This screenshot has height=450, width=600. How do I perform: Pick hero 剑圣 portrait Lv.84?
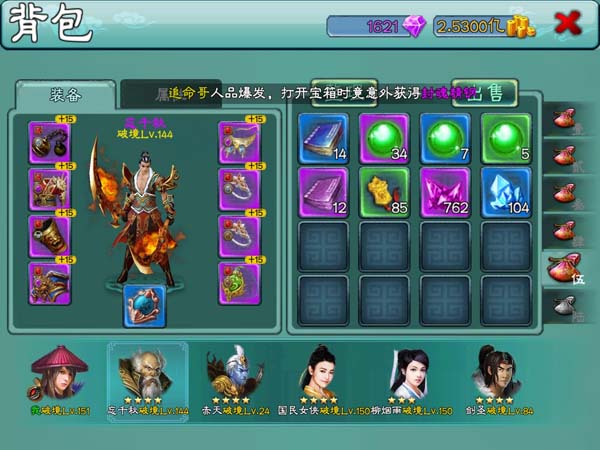pyautogui.click(x=497, y=372)
